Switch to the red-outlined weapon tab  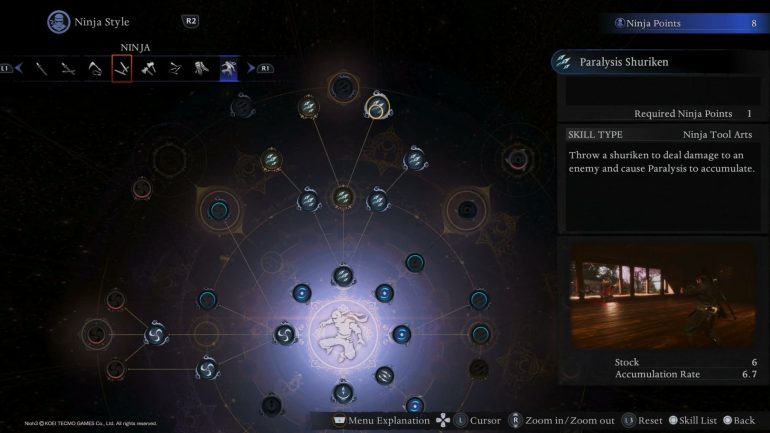point(122,68)
